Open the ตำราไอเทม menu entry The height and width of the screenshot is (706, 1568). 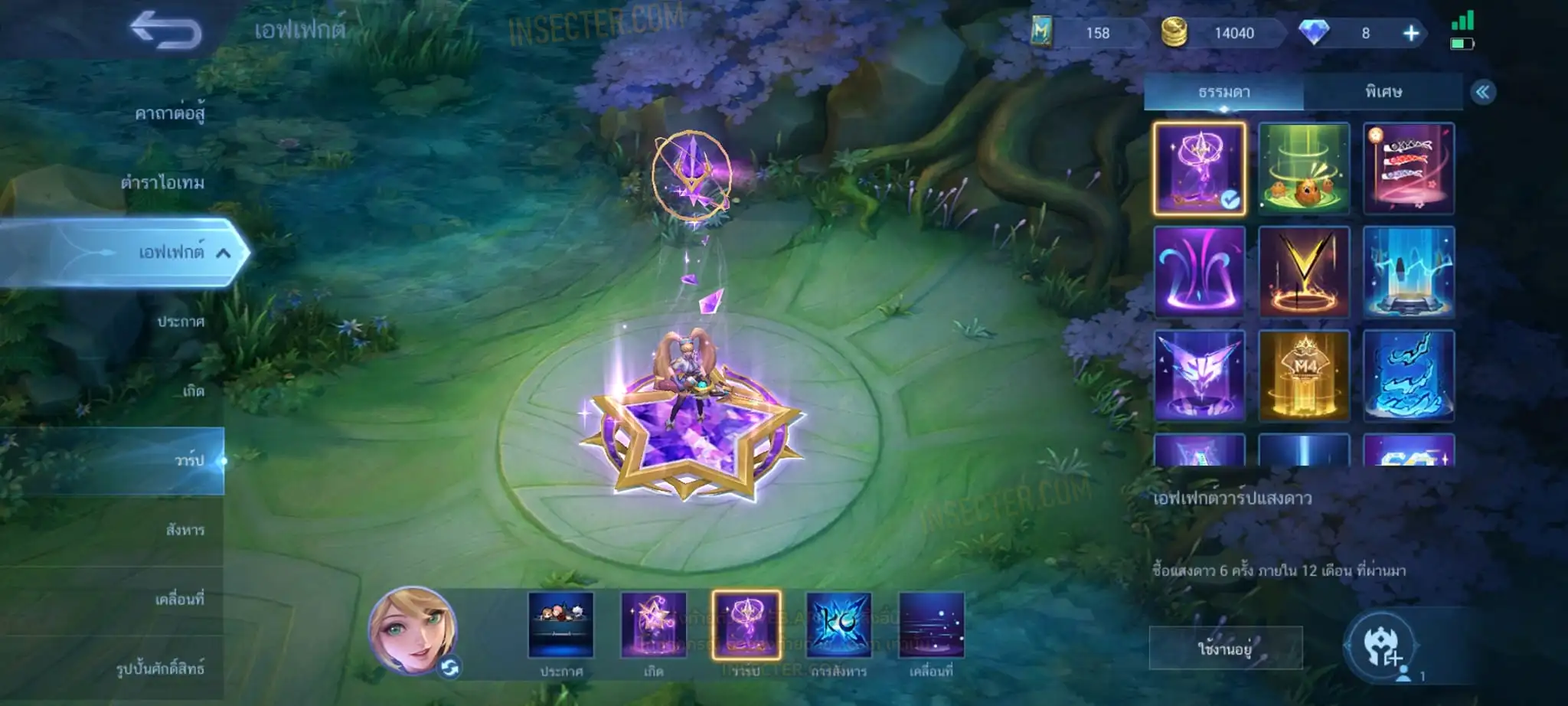[162, 182]
